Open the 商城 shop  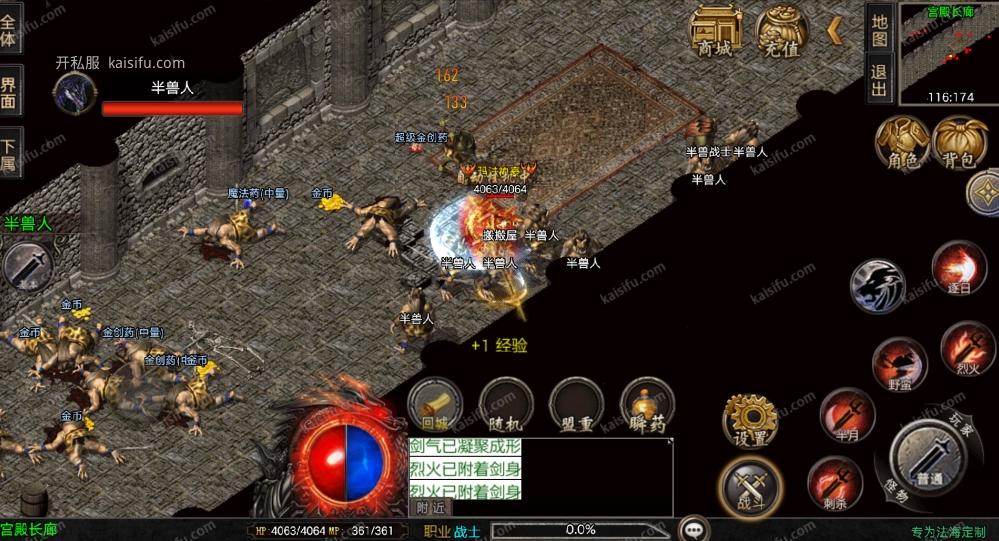[x=715, y=31]
